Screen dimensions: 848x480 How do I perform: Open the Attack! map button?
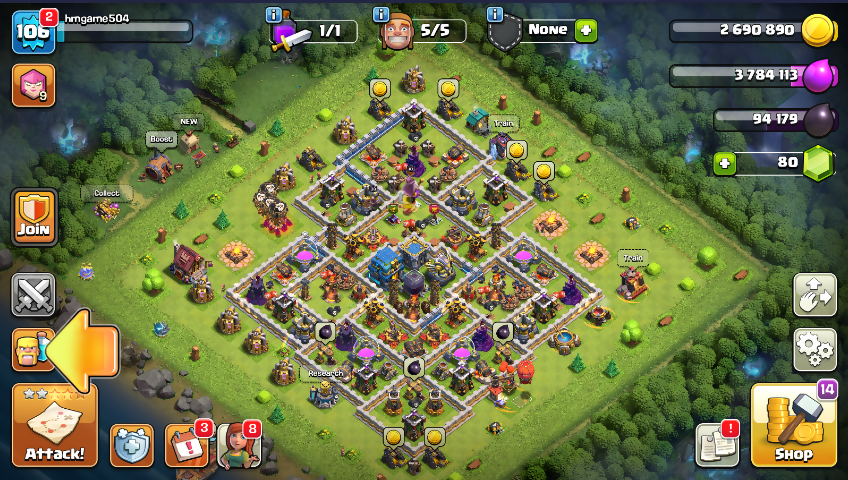click(x=55, y=425)
